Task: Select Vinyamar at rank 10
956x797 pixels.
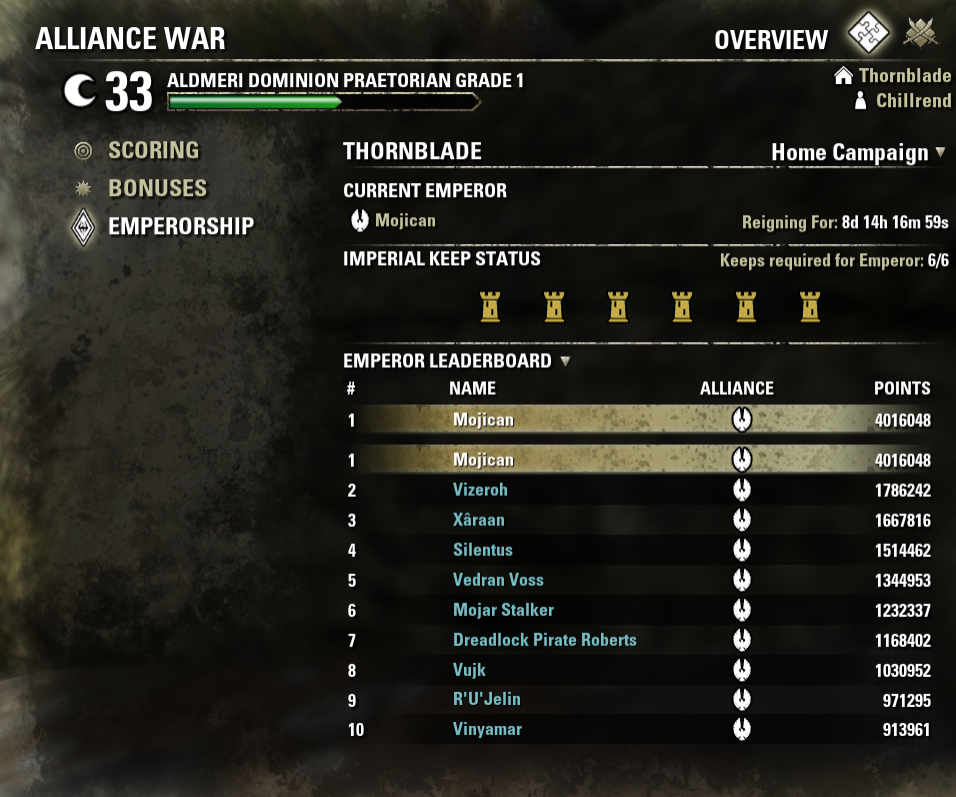Action: pos(487,729)
